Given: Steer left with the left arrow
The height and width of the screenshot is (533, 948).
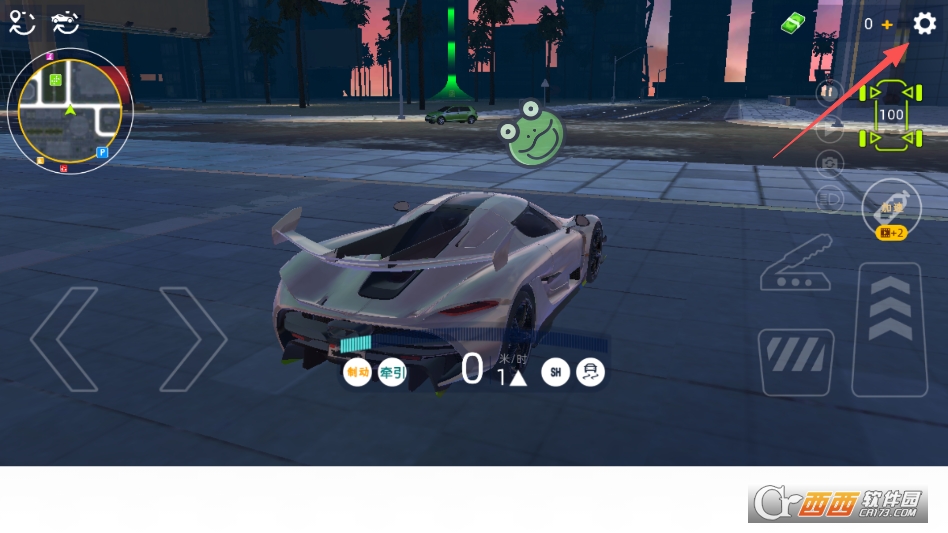Looking at the screenshot, I should point(64,338).
